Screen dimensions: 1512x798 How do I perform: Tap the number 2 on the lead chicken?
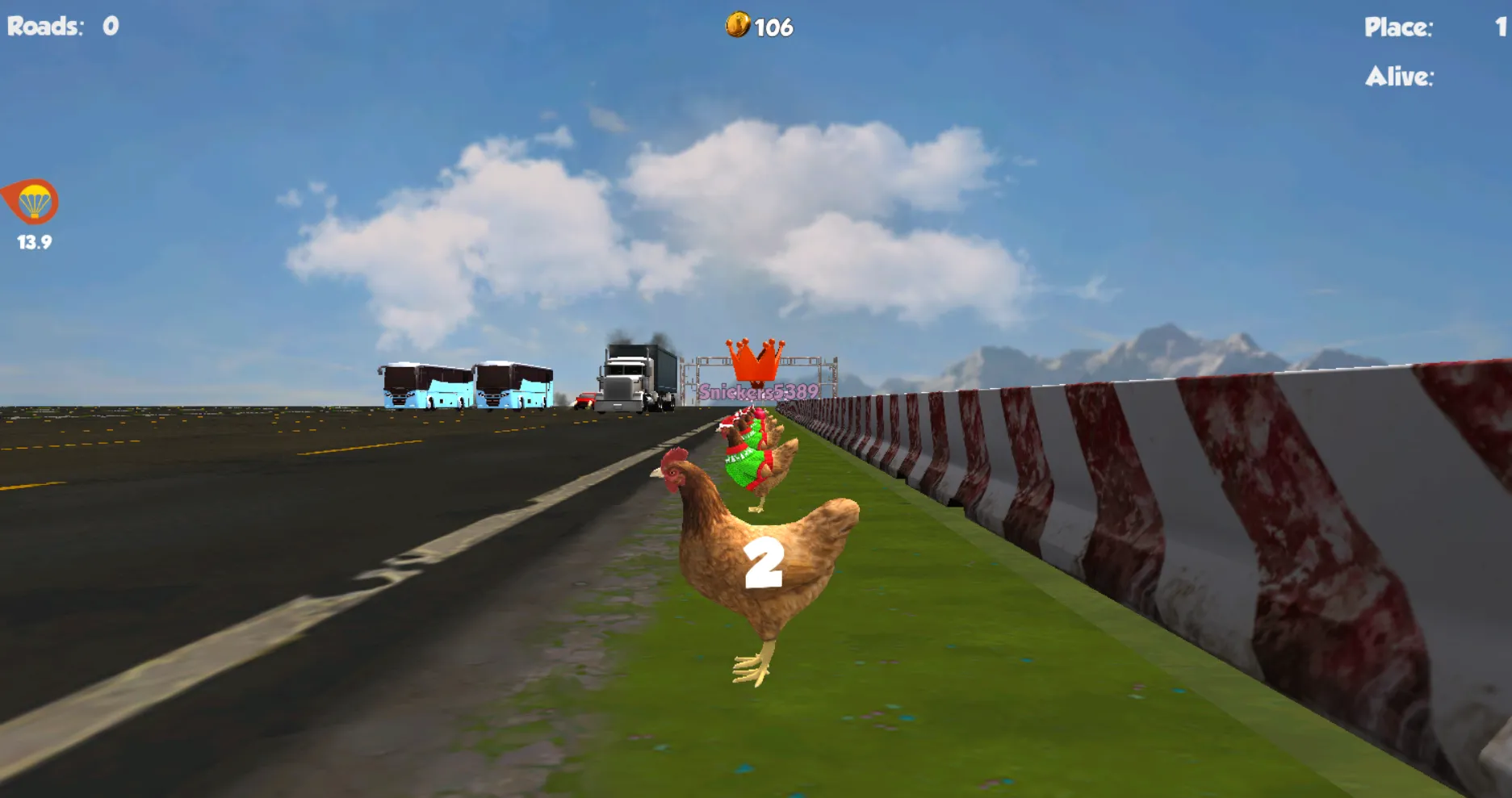pos(764,563)
